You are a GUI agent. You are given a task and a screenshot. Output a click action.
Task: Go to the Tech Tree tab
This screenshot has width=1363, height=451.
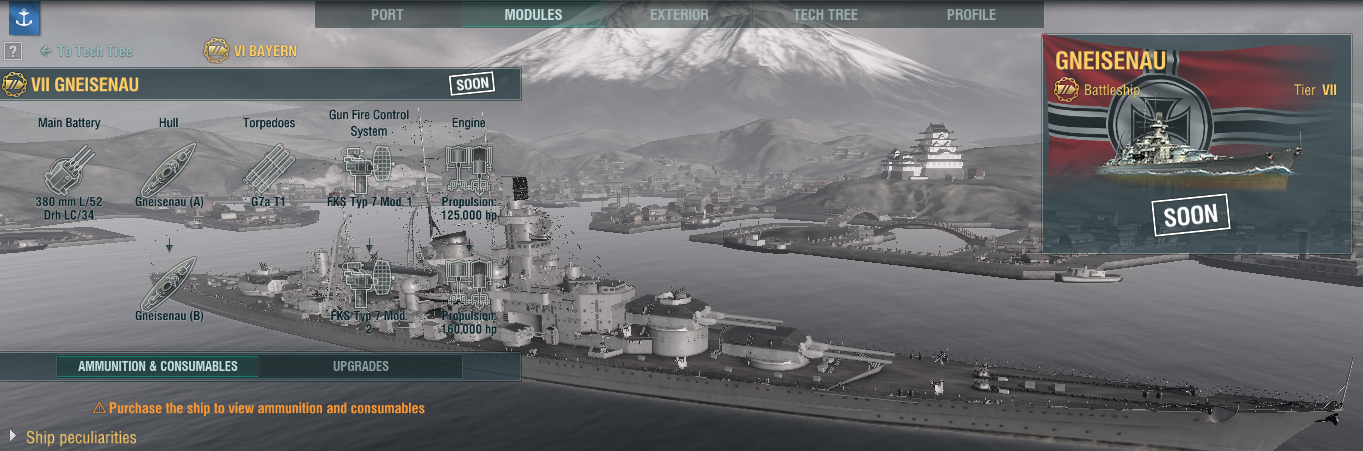coord(825,15)
